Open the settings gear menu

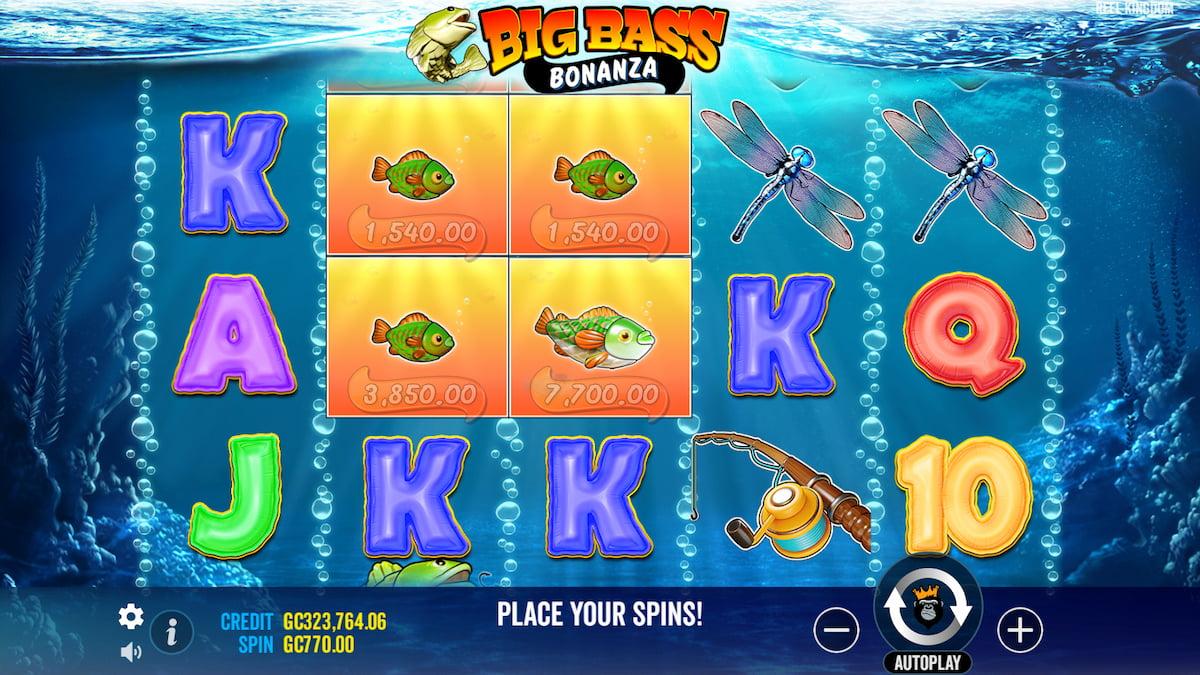[131, 616]
